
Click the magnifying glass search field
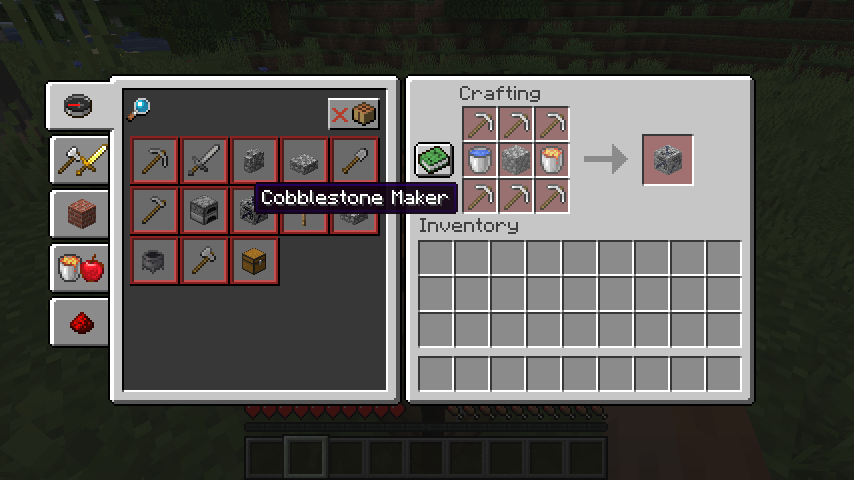click(x=139, y=108)
